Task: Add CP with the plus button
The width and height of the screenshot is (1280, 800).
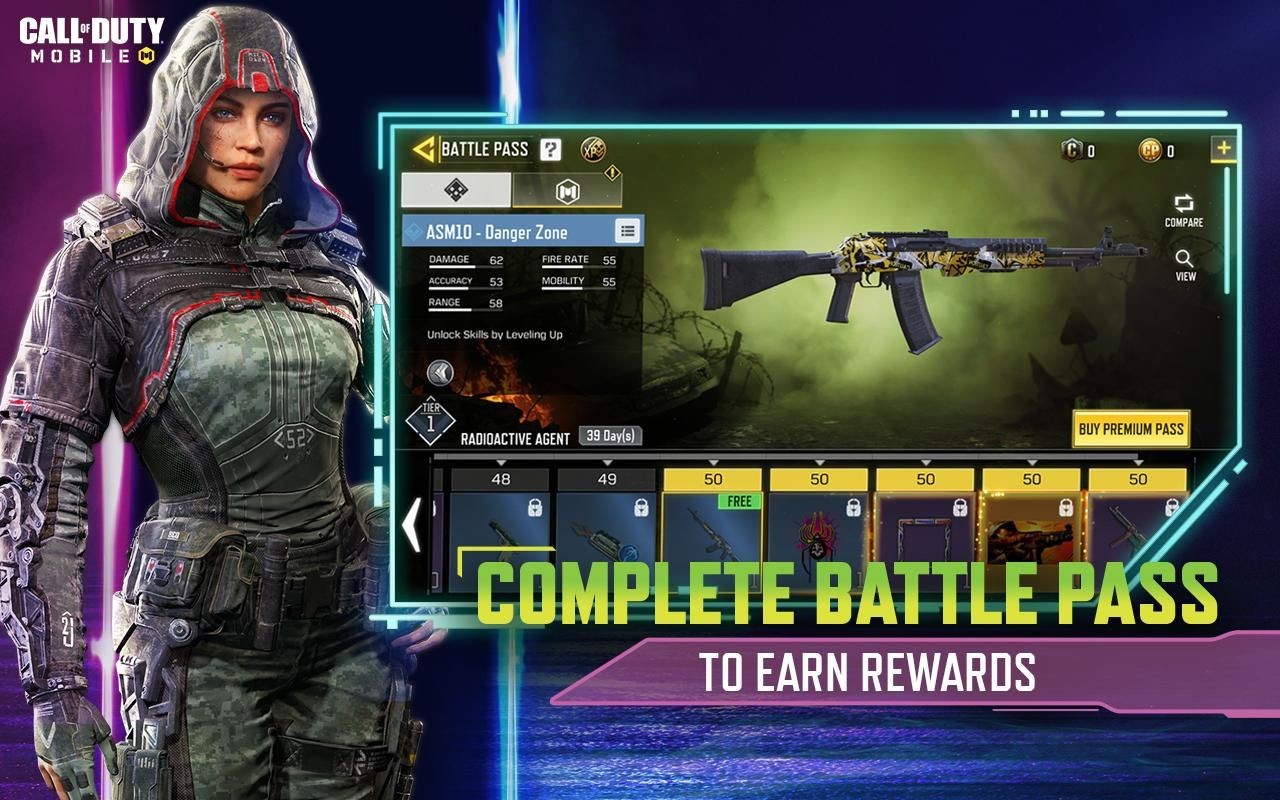Action: point(1223,150)
